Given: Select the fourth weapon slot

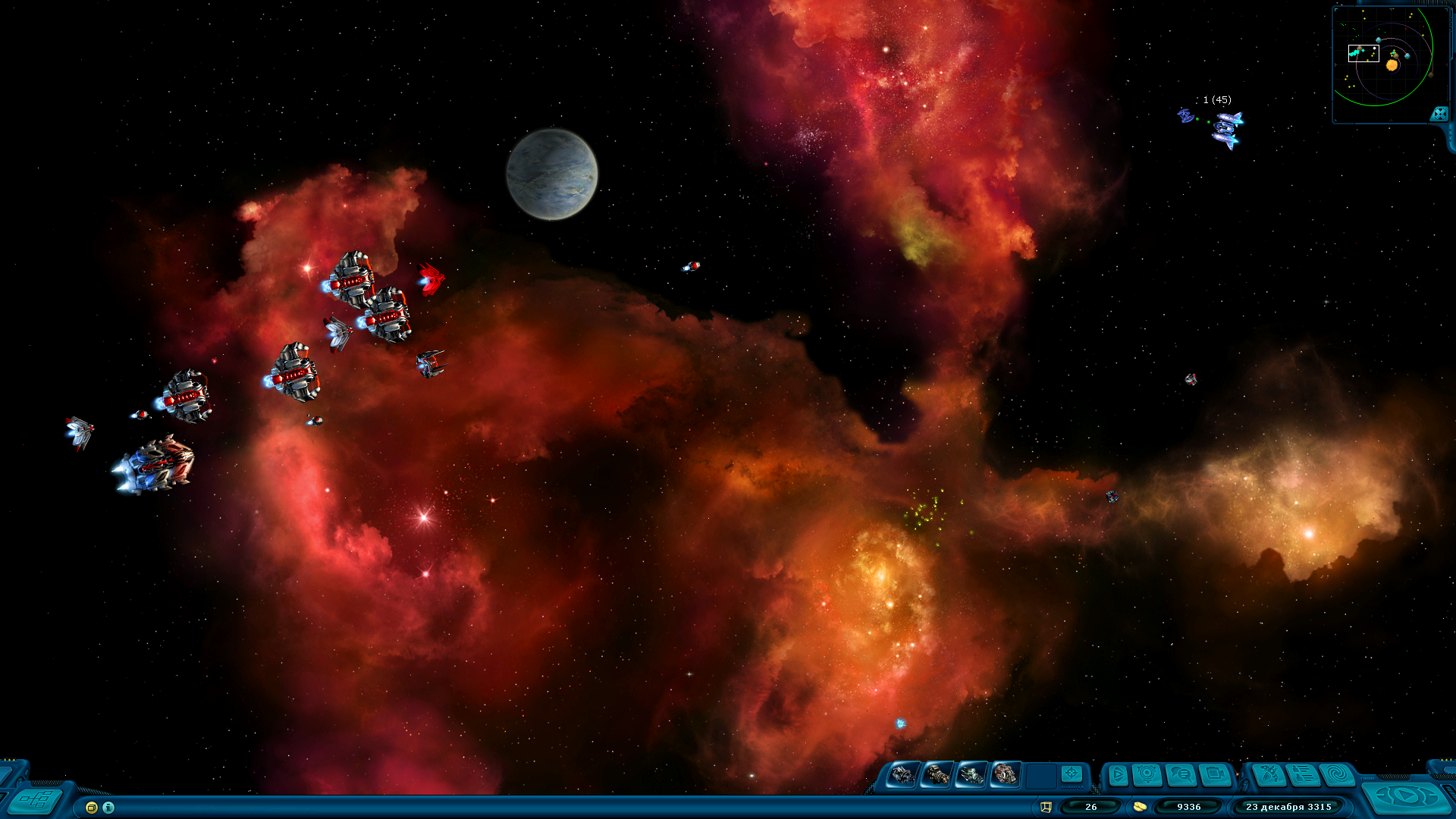Looking at the screenshot, I should pos(1006,775).
